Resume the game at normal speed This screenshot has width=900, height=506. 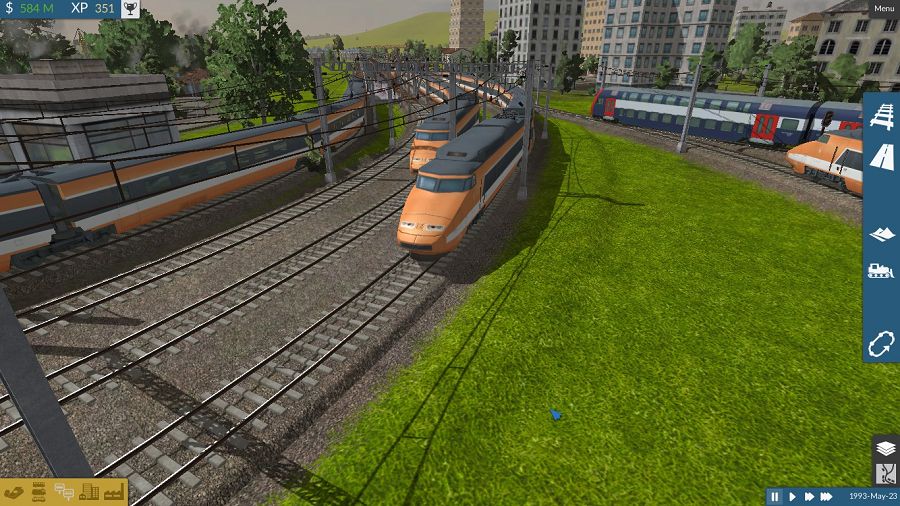coord(792,496)
